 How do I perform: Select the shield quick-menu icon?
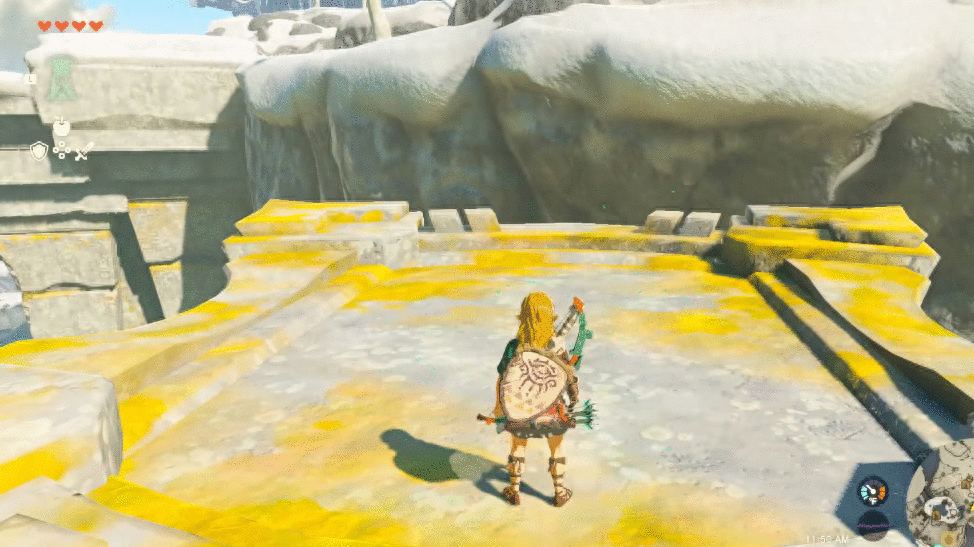(x=39, y=151)
